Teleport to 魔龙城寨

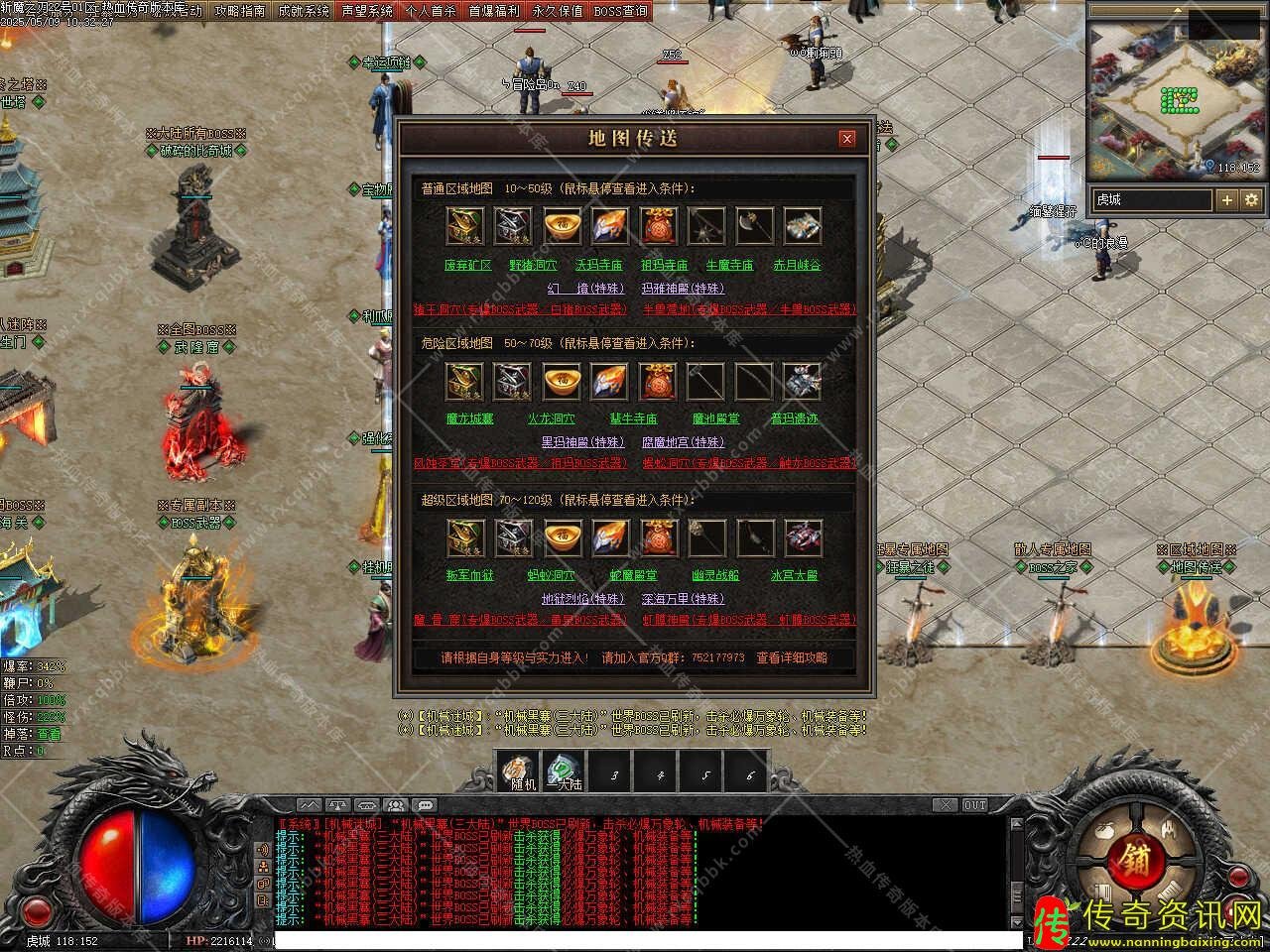pos(469,419)
